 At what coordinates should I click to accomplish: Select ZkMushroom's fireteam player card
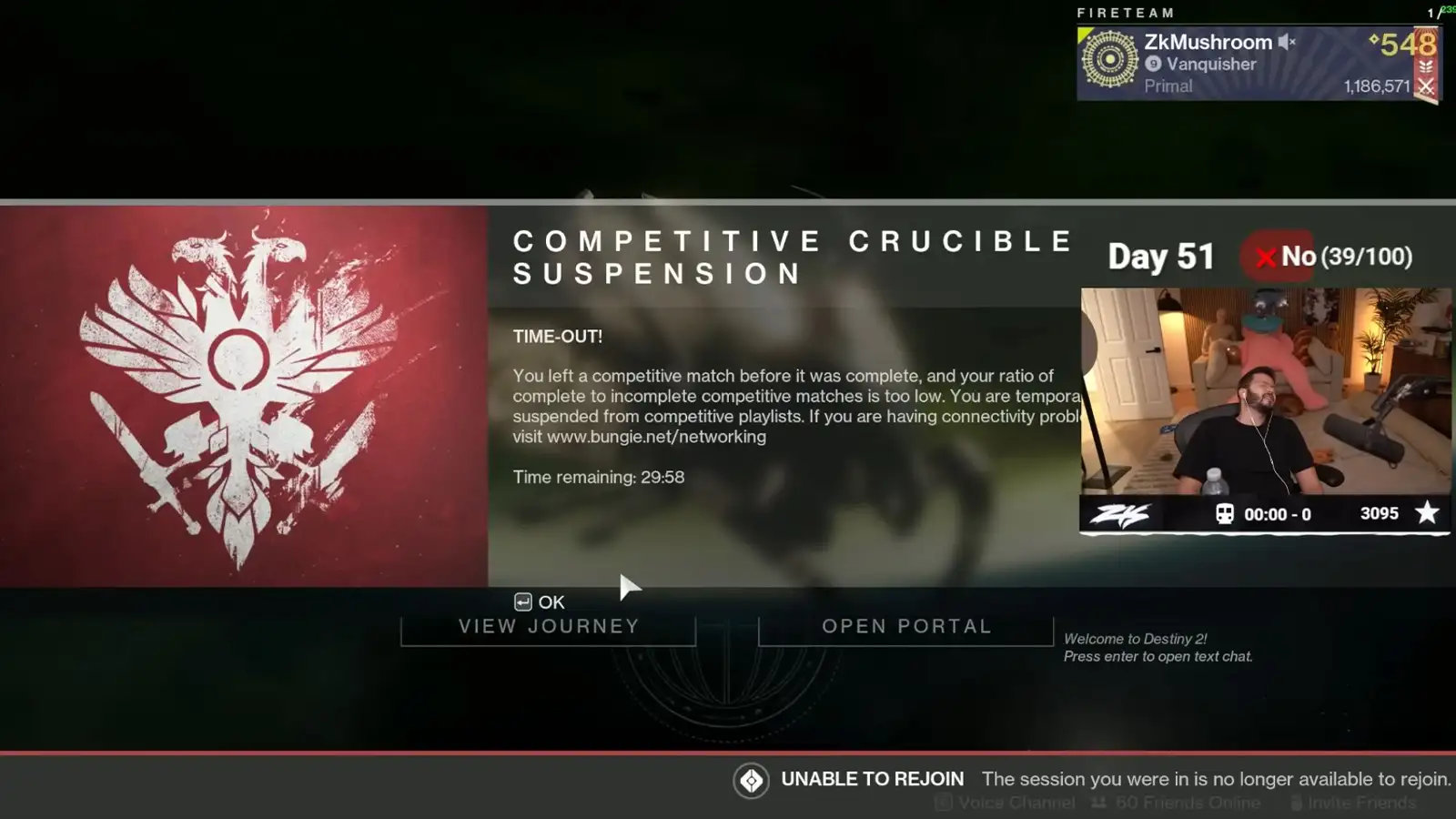pyautogui.click(x=1219, y=64)
